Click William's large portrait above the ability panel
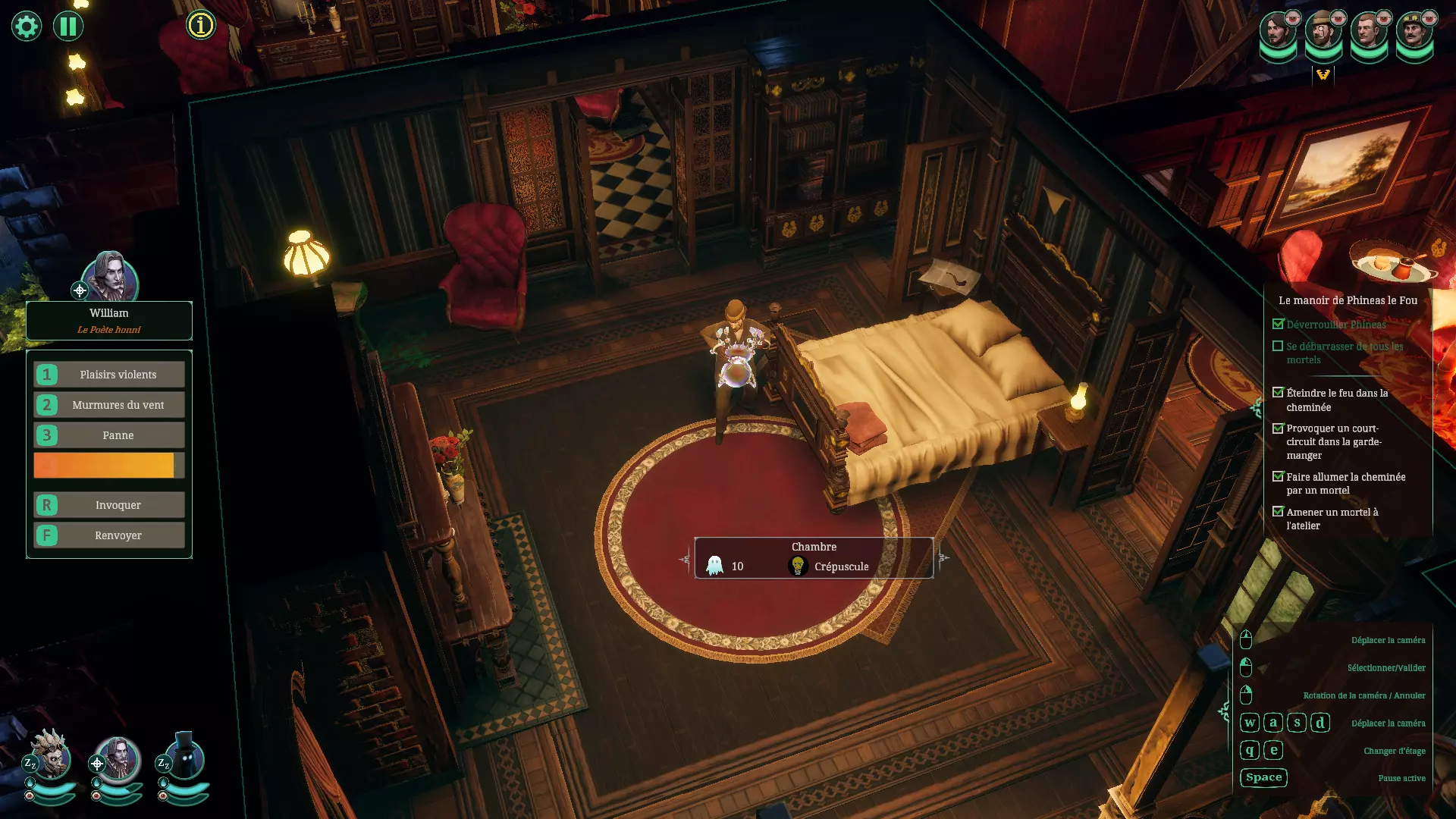 (110, 278)
